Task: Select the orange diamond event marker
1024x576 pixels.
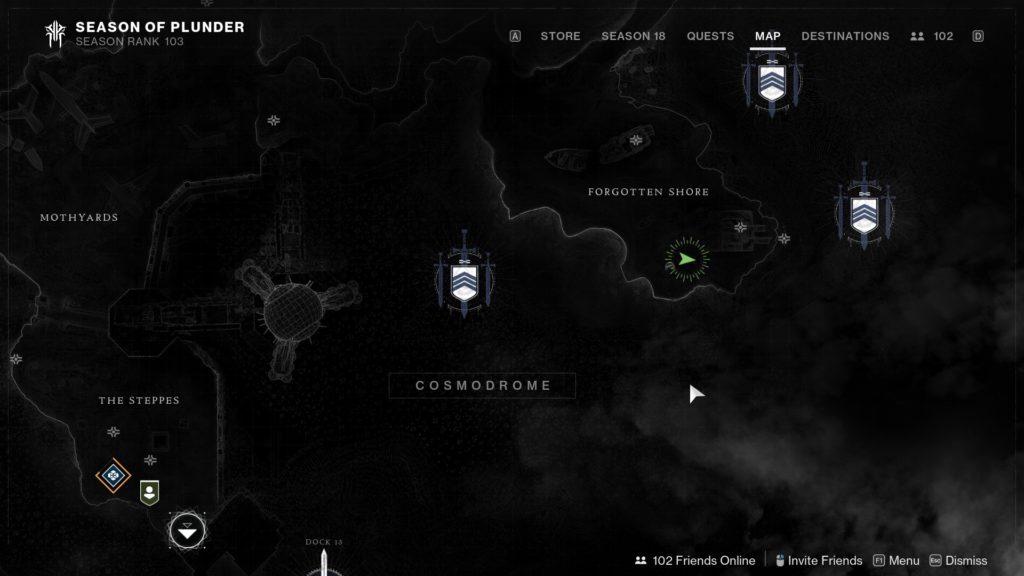Action: click(113, 475)
